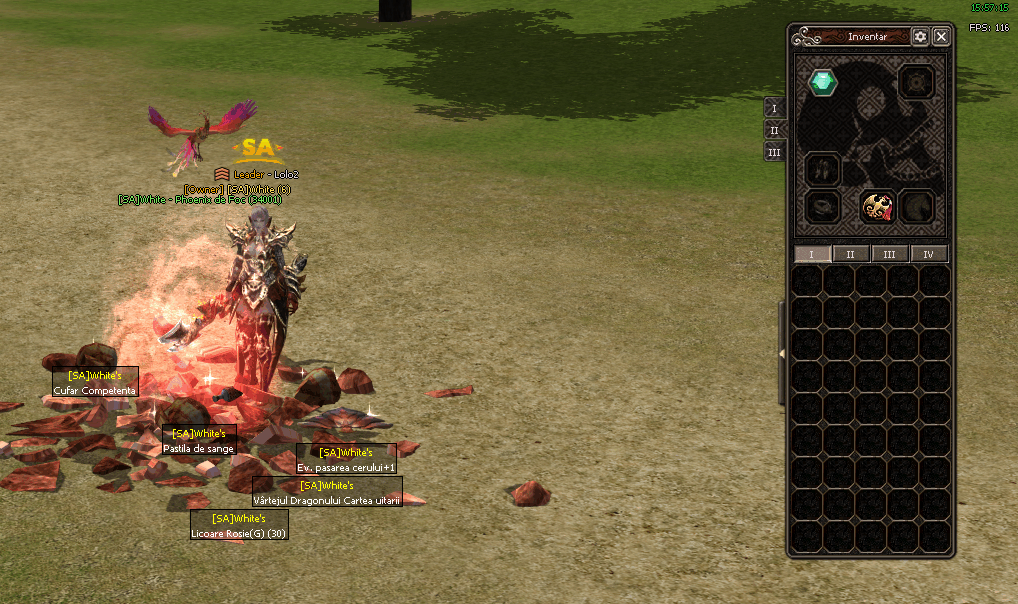Select the green gem equipment slot

tap(823, 82)
